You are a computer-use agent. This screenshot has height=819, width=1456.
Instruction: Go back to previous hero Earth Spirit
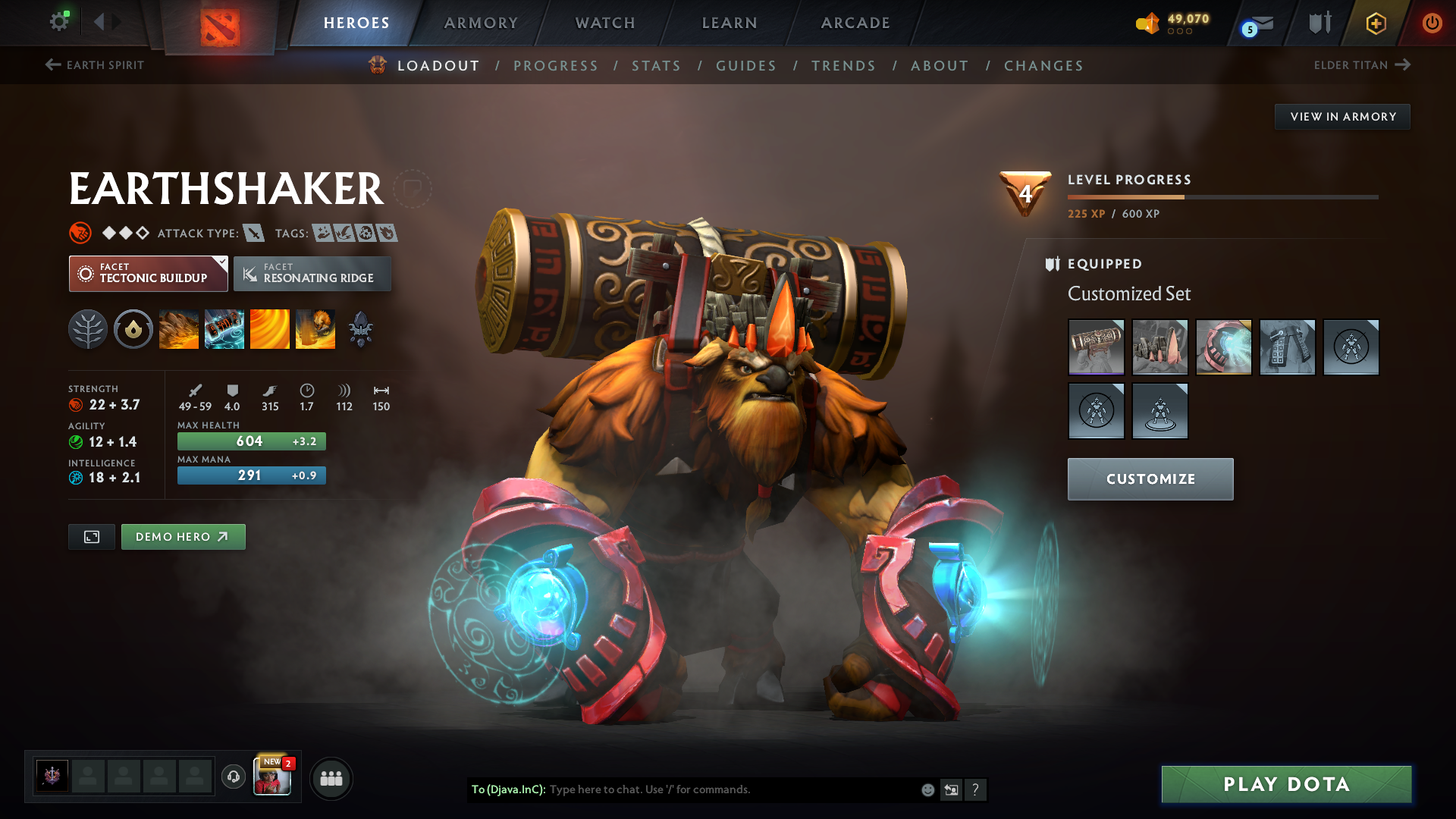pyautogui.click(x=95, y=65)
